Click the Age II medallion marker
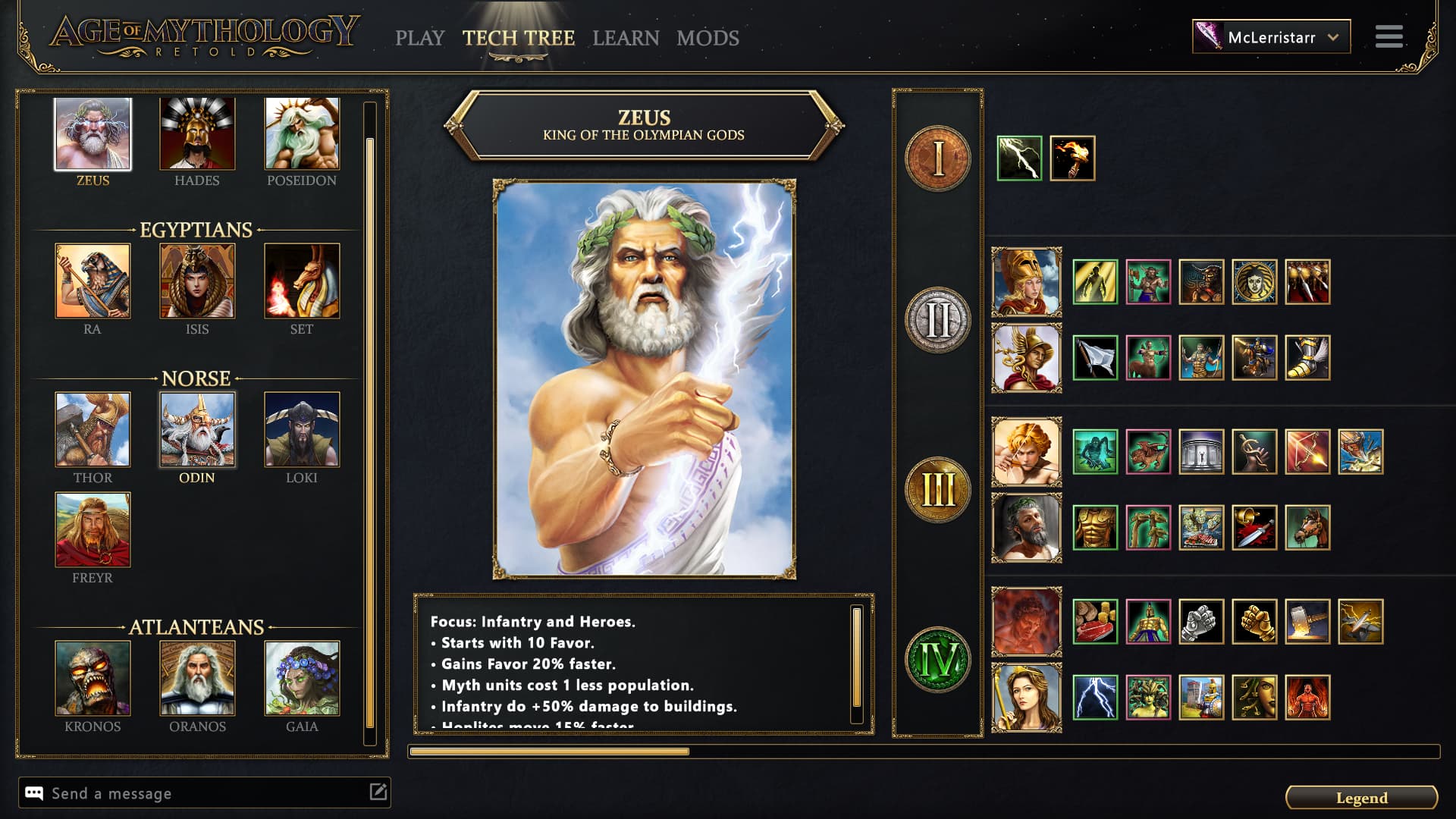1456x819 pixels. [x=937, y=318]
